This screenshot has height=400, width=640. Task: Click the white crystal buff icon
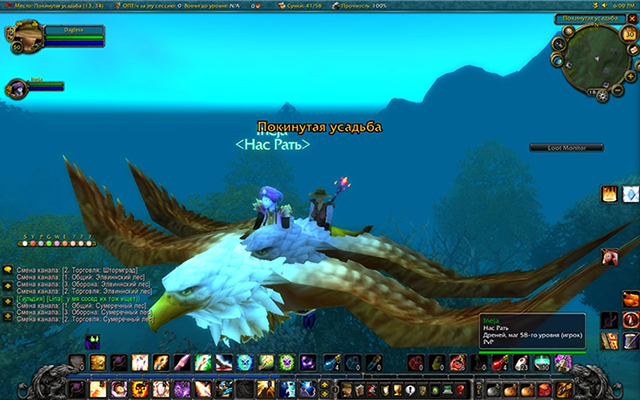630,193
